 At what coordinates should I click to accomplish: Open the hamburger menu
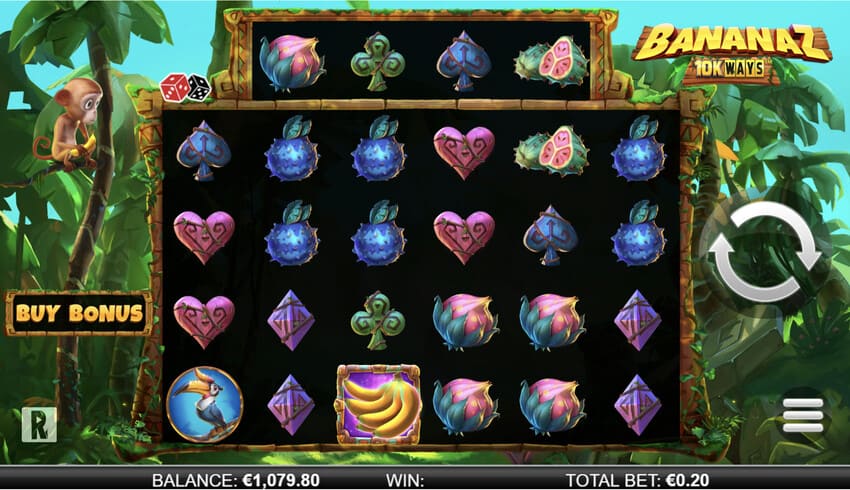point(803,414)
